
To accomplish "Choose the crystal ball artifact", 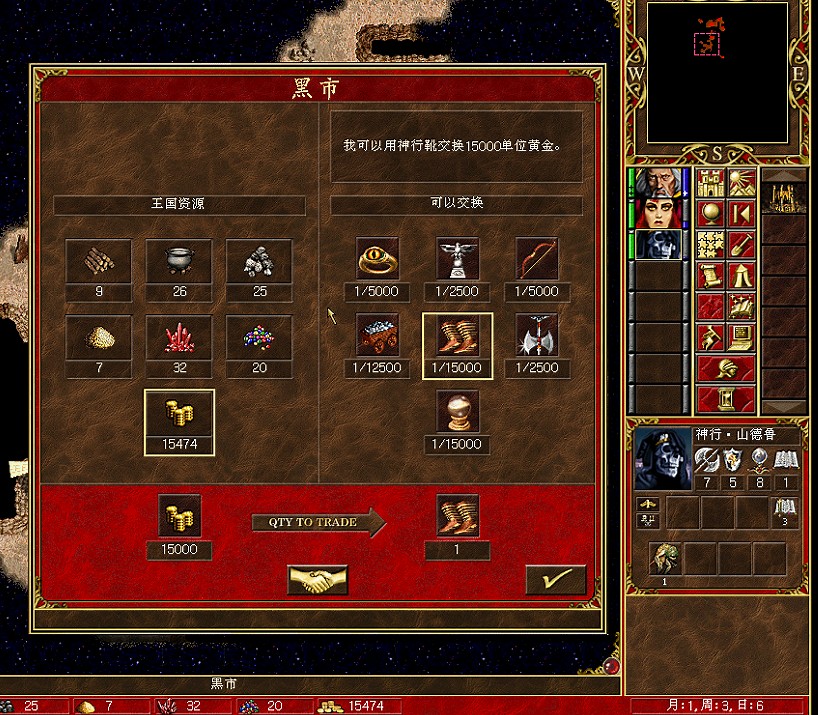I will (x=458, y=412).
